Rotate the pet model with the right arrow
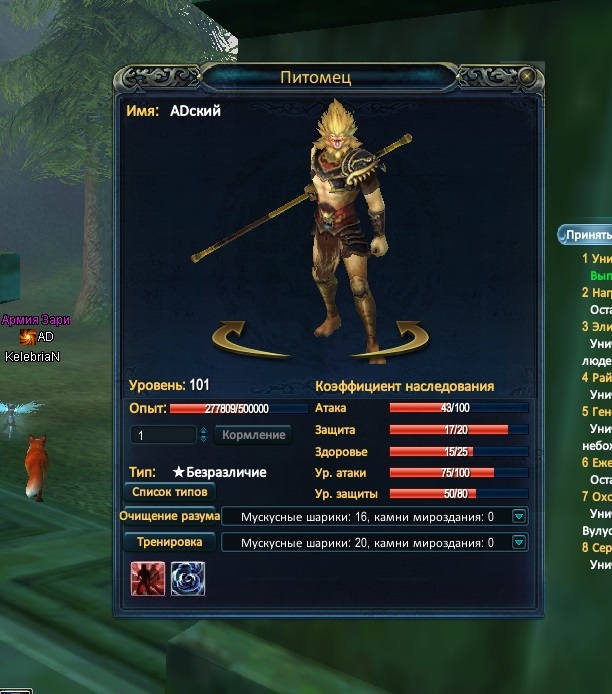This screenshot has width=612, height=694. pos(403,339)
